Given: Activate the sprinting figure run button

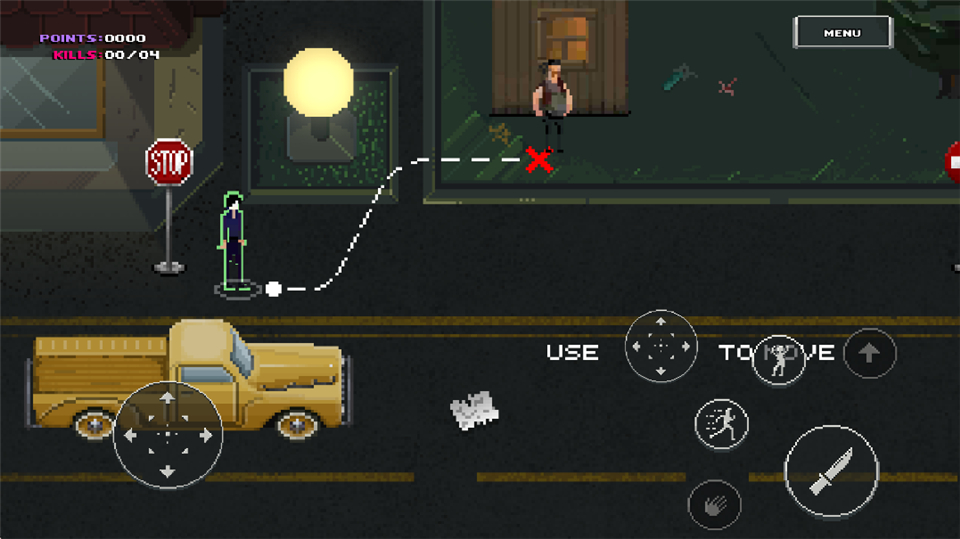Looking at the screenshot, I should [x=721, y=423].
